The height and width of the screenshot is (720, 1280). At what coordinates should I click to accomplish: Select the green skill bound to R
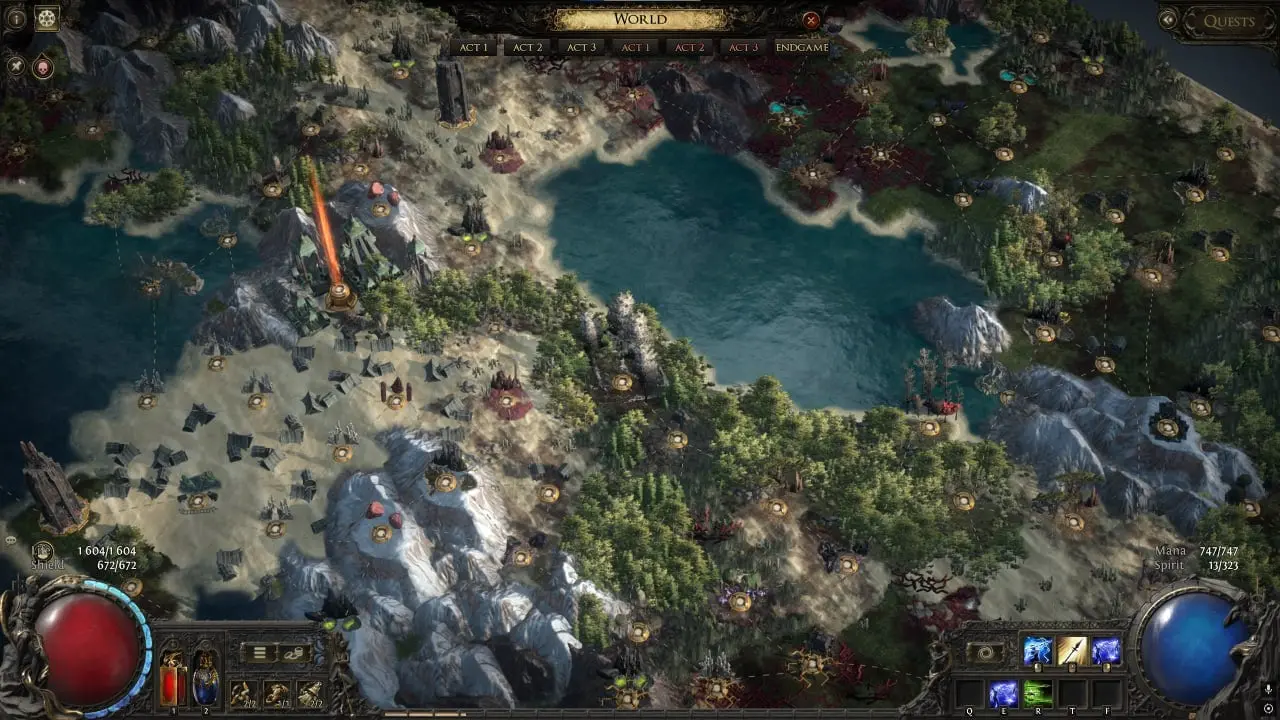pyautogui.click(x=1037, y=694)
